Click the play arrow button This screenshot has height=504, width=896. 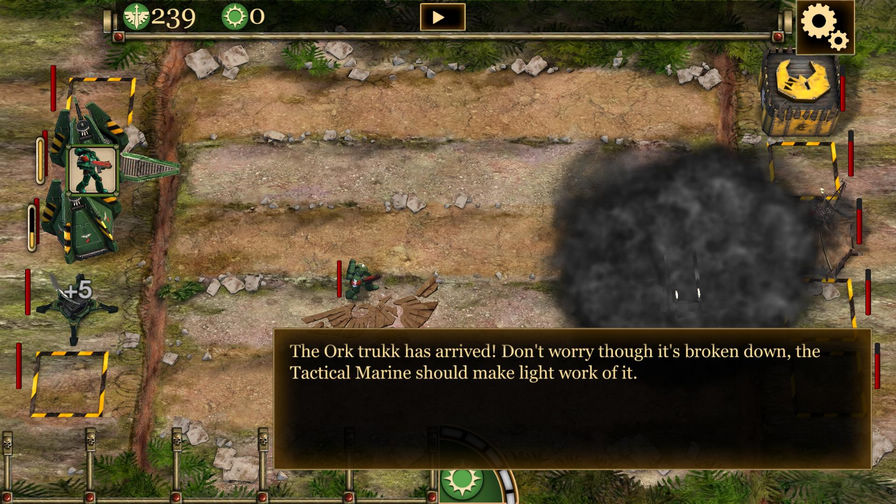(x=442, y=17)
